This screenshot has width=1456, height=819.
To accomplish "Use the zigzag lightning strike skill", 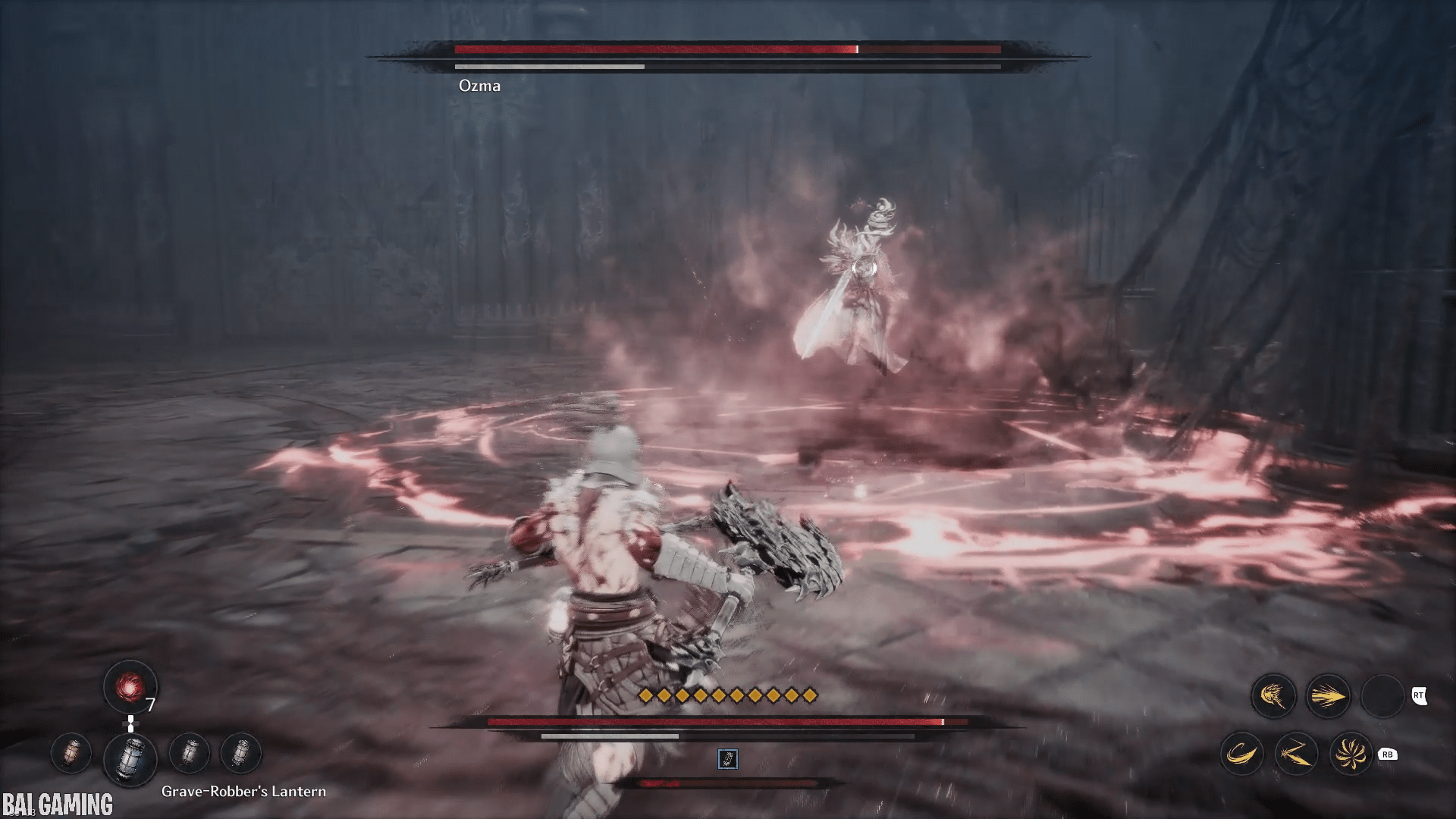I will [x=1296, y=754].
